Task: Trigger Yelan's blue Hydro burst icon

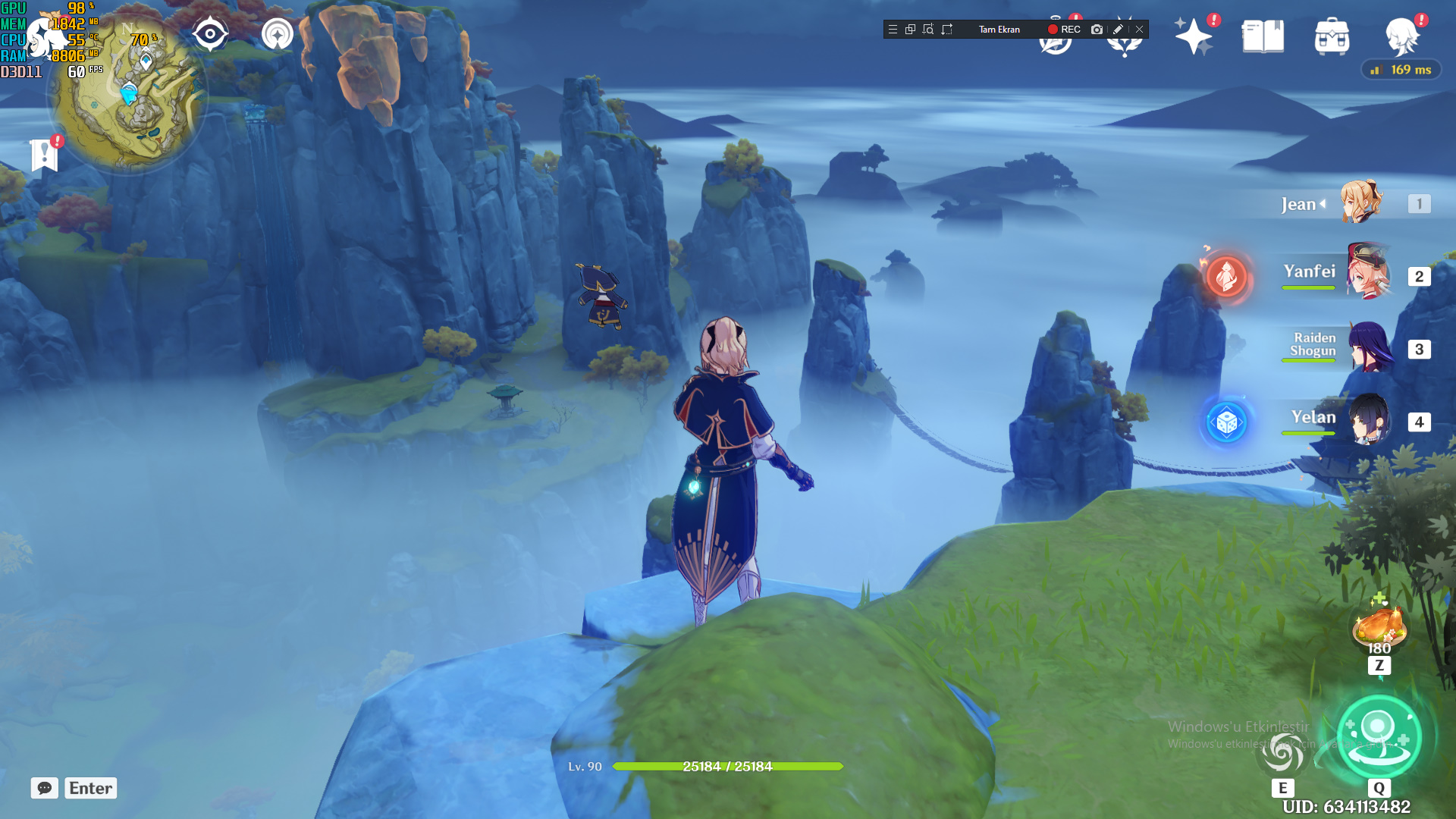Action: point(1226,422)
